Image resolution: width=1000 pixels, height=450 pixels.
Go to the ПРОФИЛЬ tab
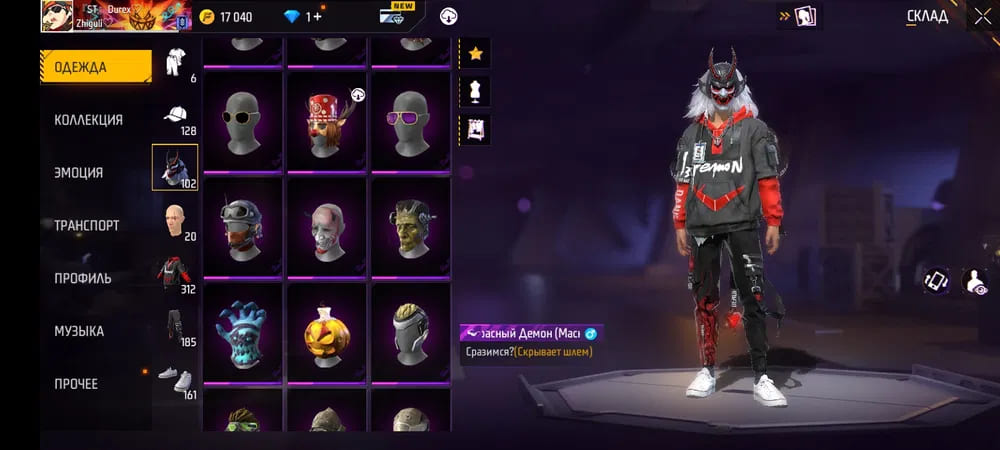pos(83,278)
